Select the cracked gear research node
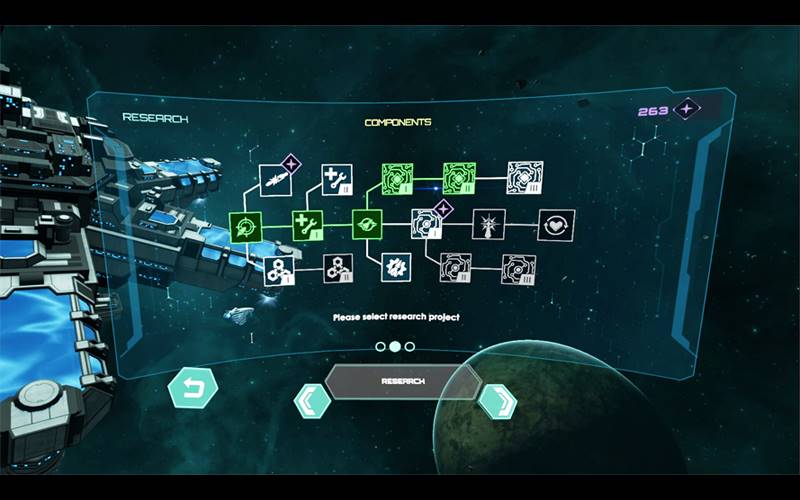 coord(396,268)
